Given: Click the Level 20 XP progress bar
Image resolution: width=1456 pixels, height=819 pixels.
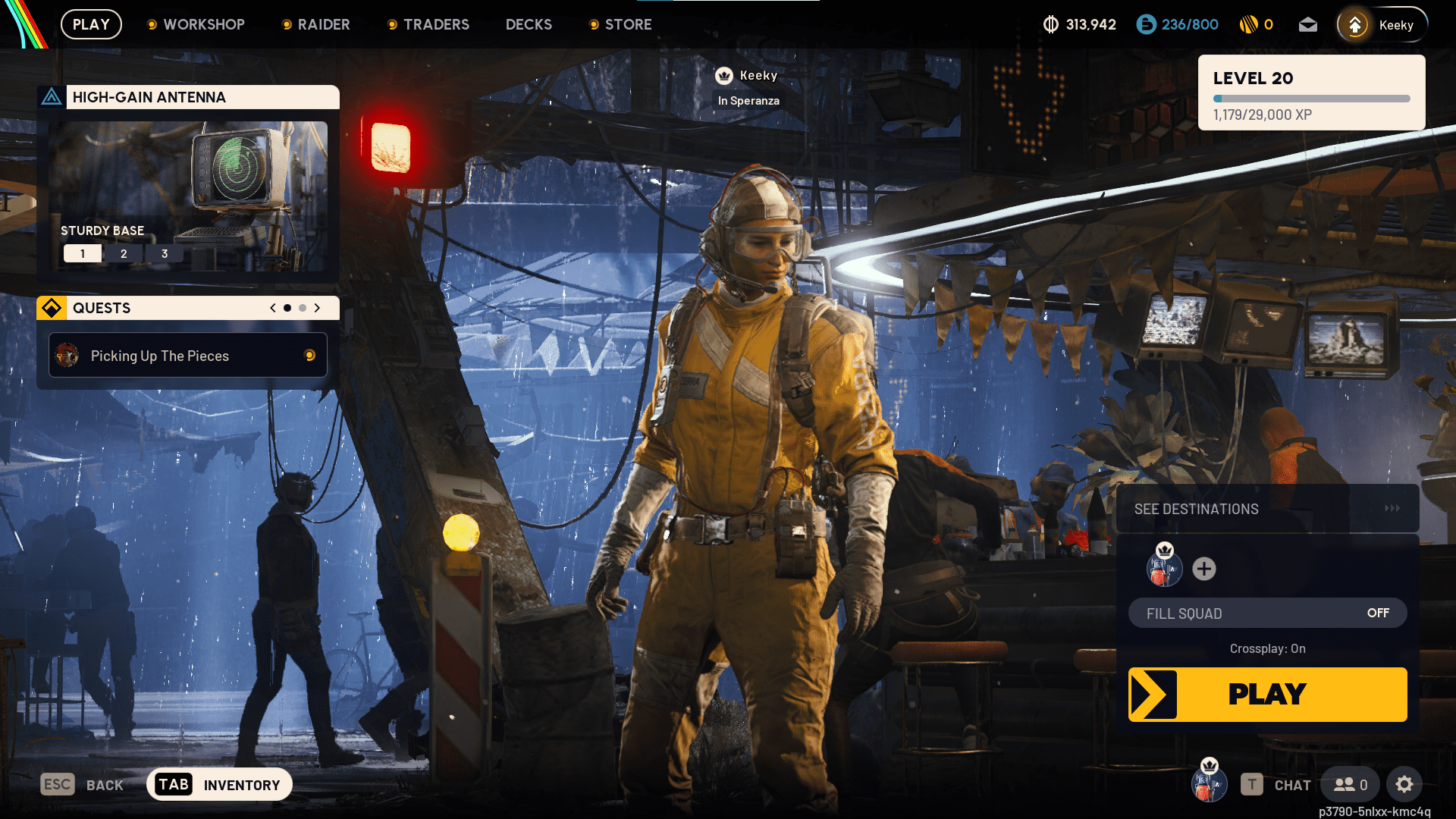Looking at the screenshot, I should click(x=1310, y=98).
